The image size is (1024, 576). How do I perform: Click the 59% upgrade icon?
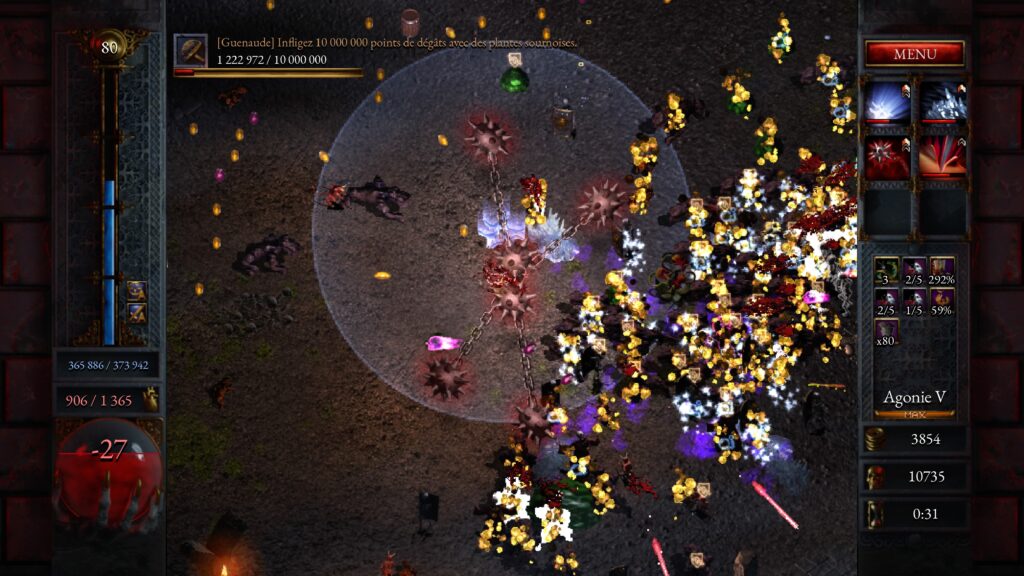point(942,303)
